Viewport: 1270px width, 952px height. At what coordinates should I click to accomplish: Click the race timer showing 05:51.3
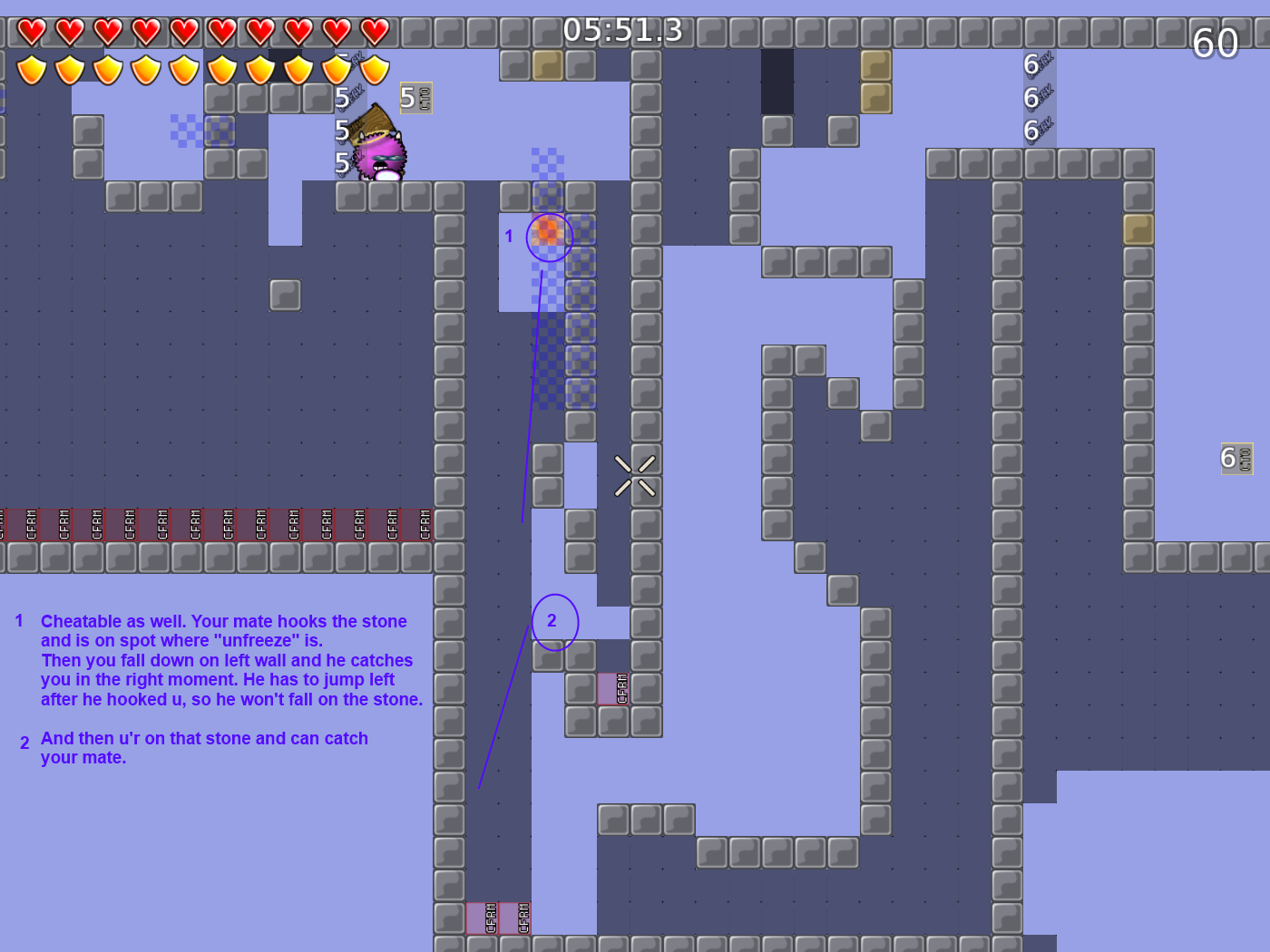(622, 30)
